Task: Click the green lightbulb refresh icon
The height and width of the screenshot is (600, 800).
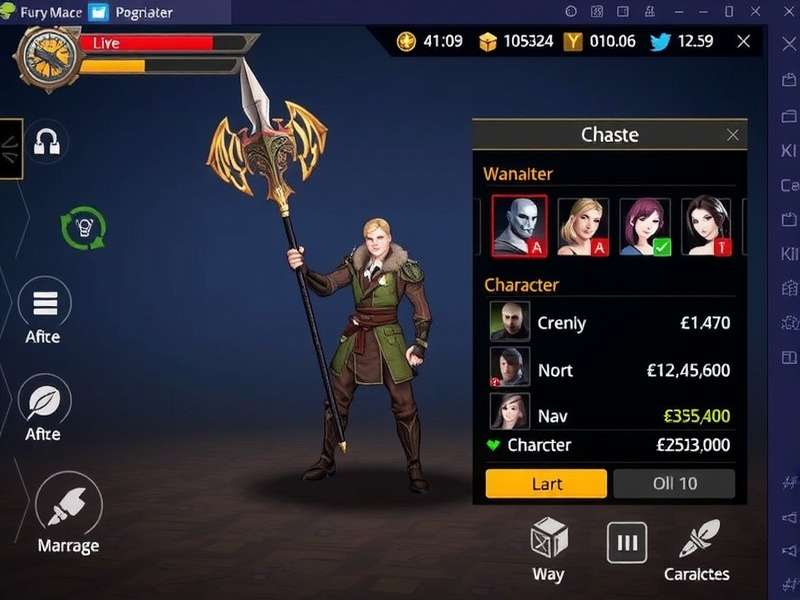Action: 83,227
